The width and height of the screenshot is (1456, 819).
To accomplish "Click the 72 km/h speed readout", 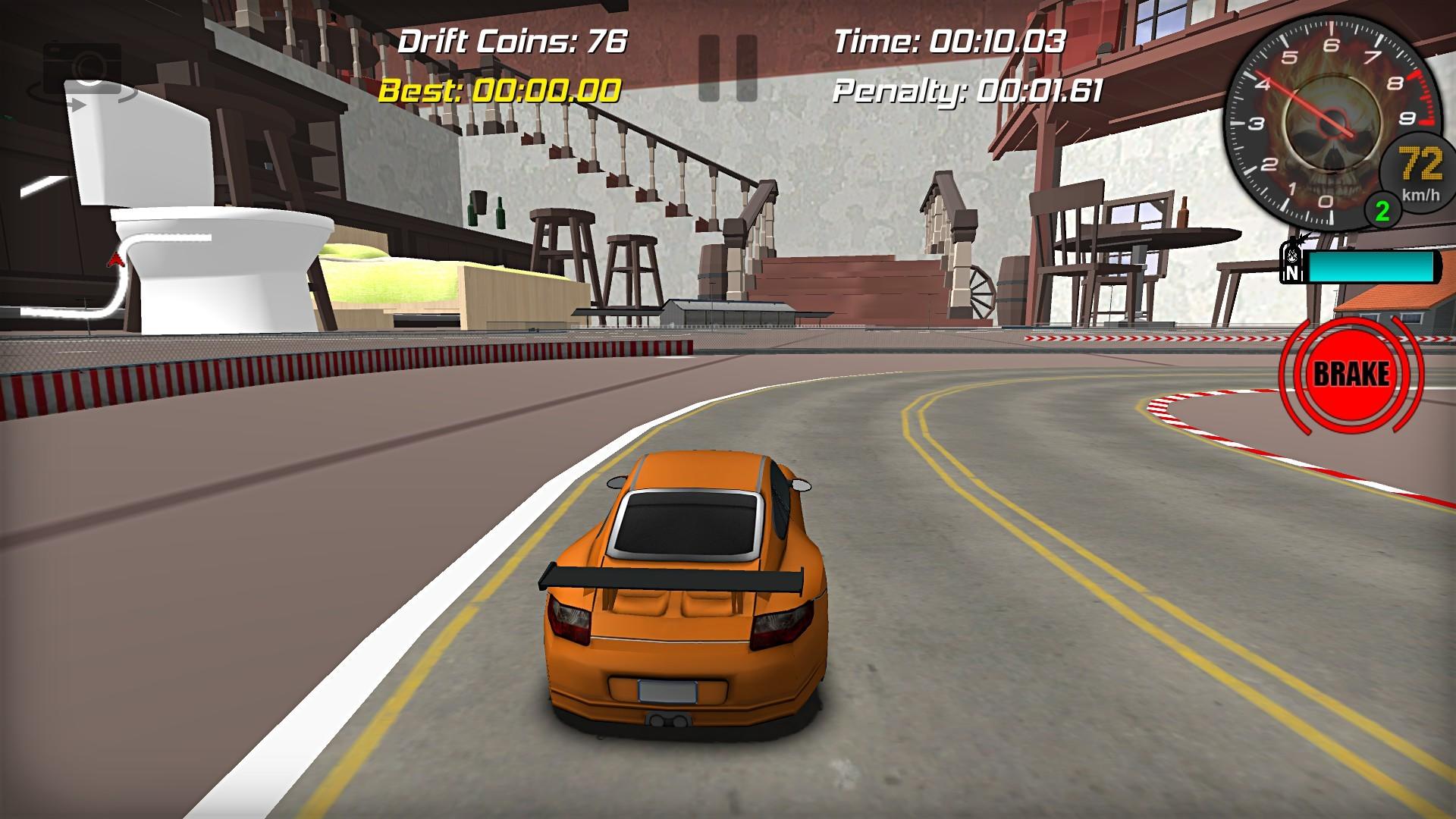I will (x=1420, y=162).
